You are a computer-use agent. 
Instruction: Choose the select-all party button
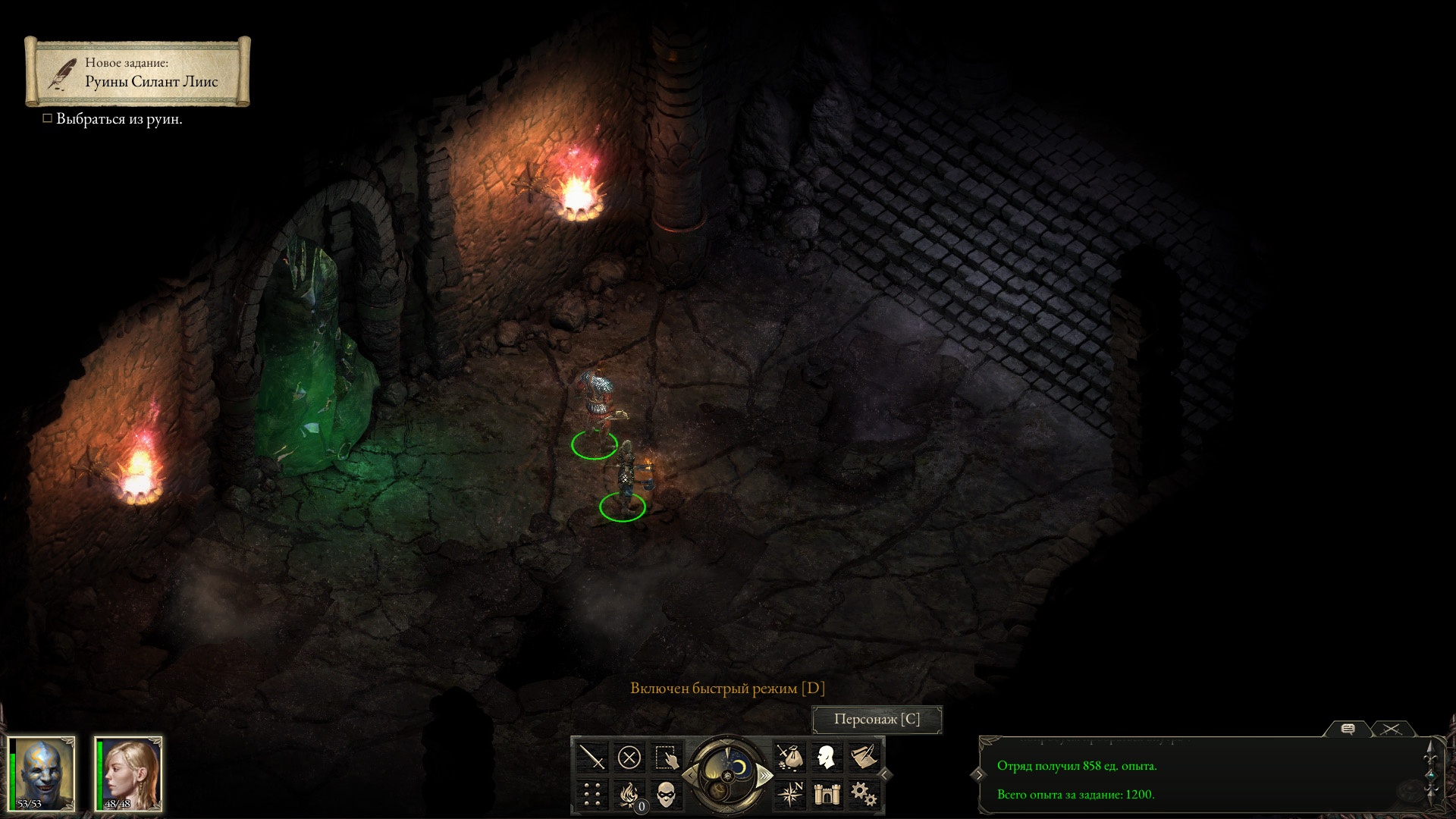click(x=666, y=757)
